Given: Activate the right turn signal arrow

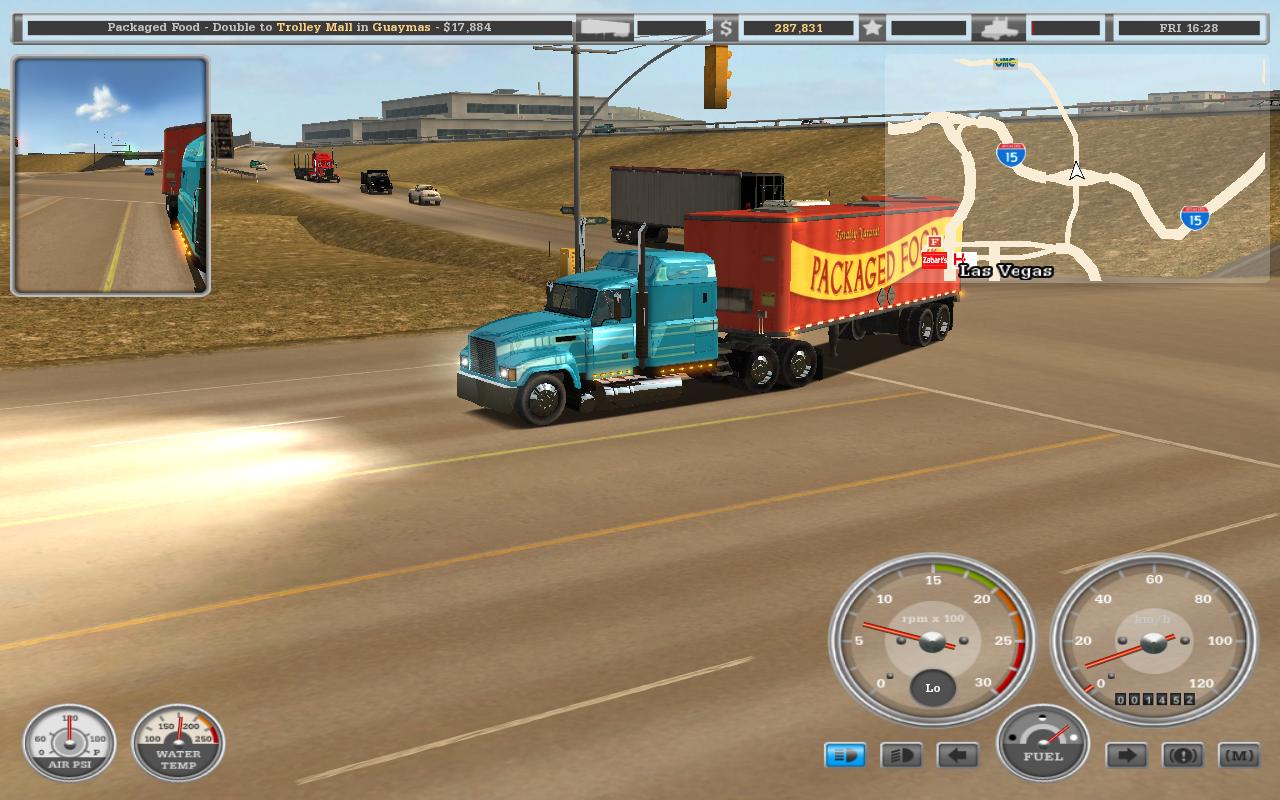Looking at the screenshot, I should 1126,755.
